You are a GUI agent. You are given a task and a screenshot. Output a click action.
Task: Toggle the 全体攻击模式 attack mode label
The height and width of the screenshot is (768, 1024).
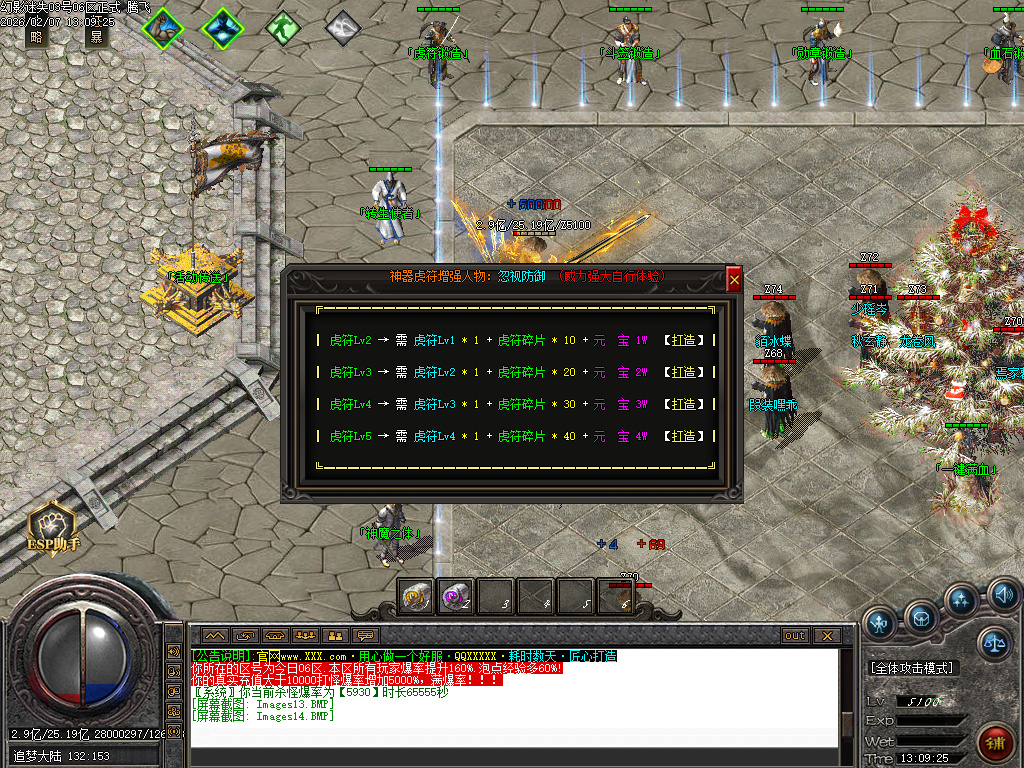911,667
